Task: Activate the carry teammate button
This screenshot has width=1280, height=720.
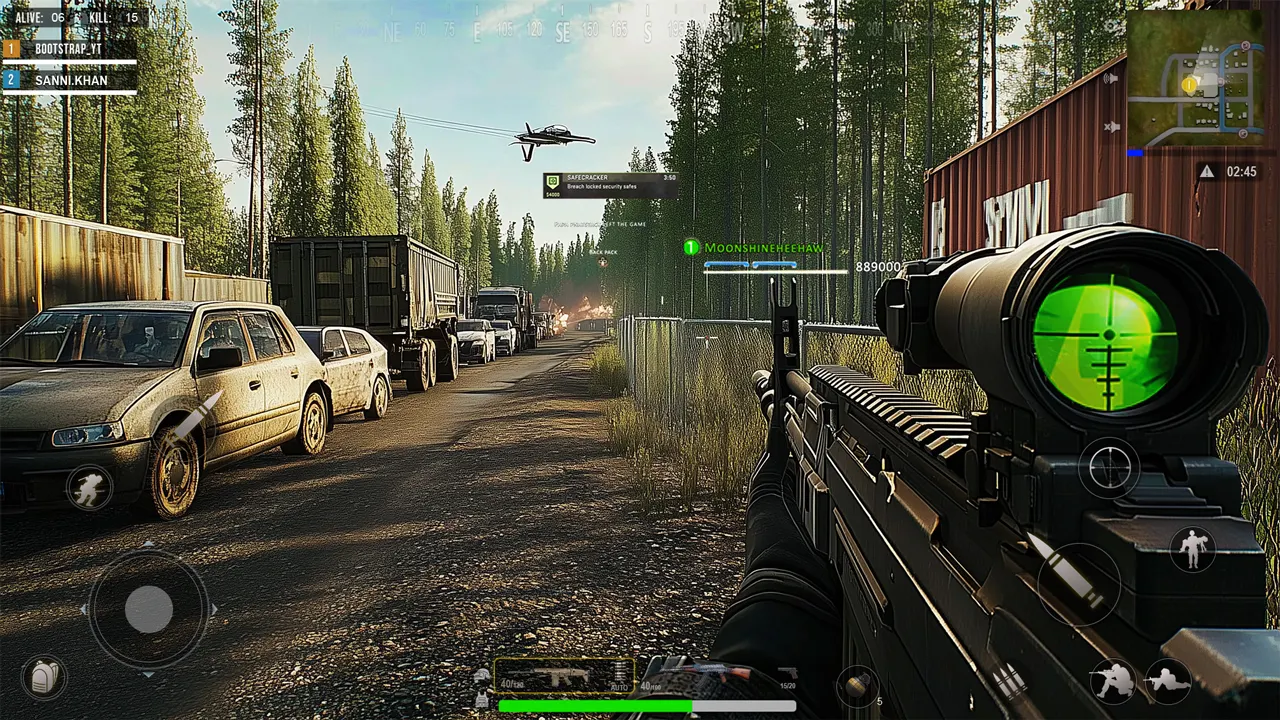Action: pos(1193,548)
